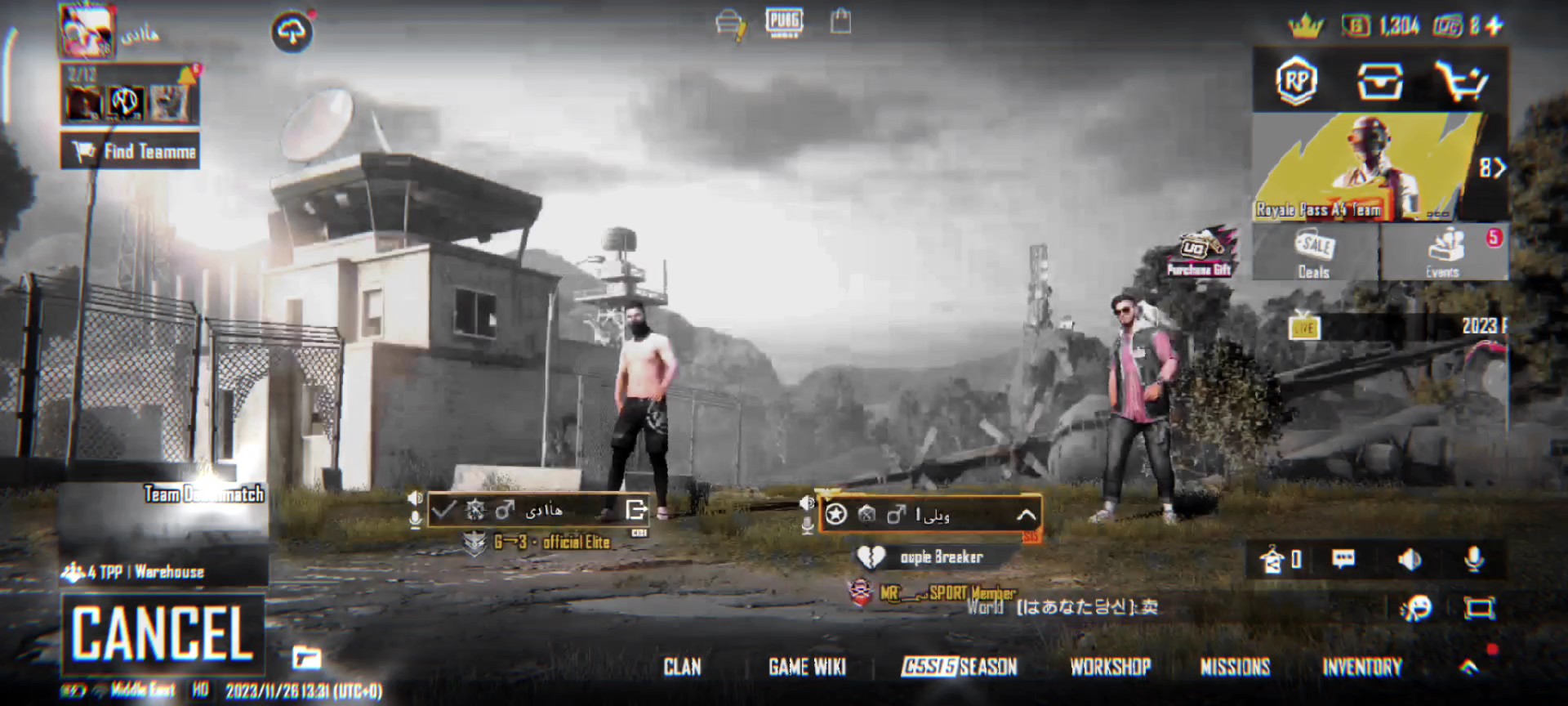The image size is (1568, 706).
Task: Open the chat message bubble
Action: click(x=1343, y=560)
